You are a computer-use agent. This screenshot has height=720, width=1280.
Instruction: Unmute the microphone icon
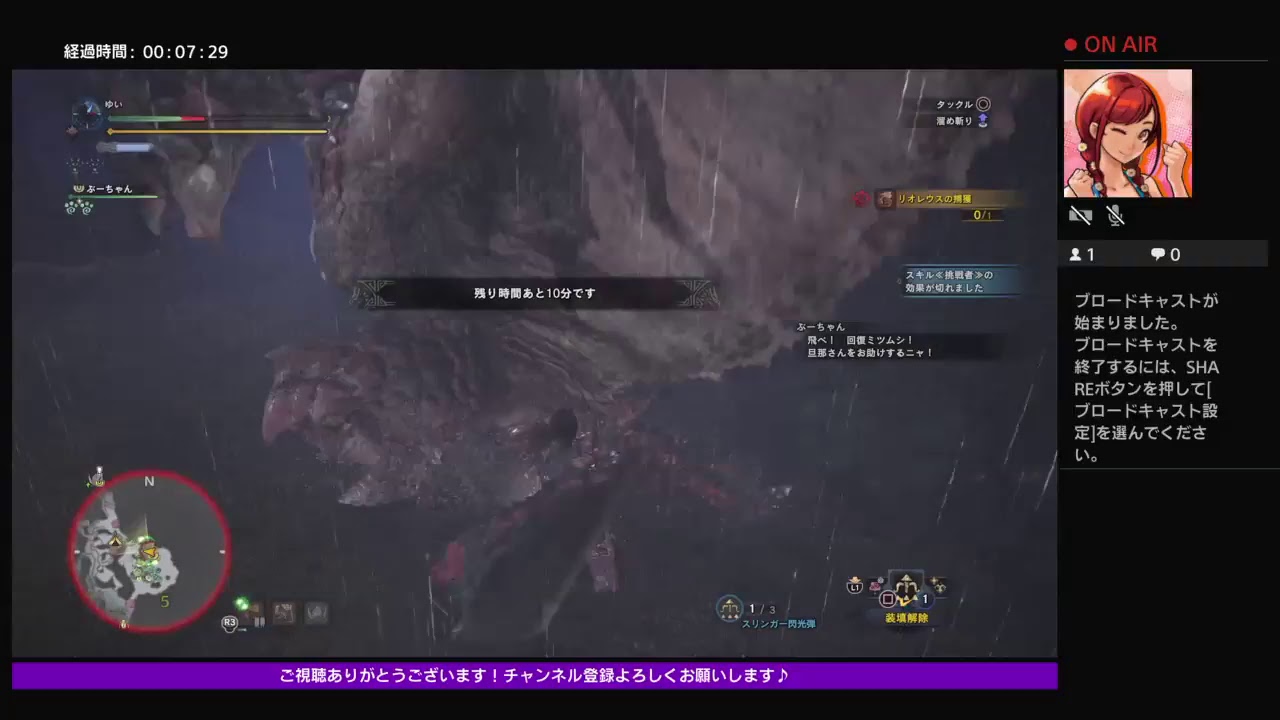[1114, 214]
